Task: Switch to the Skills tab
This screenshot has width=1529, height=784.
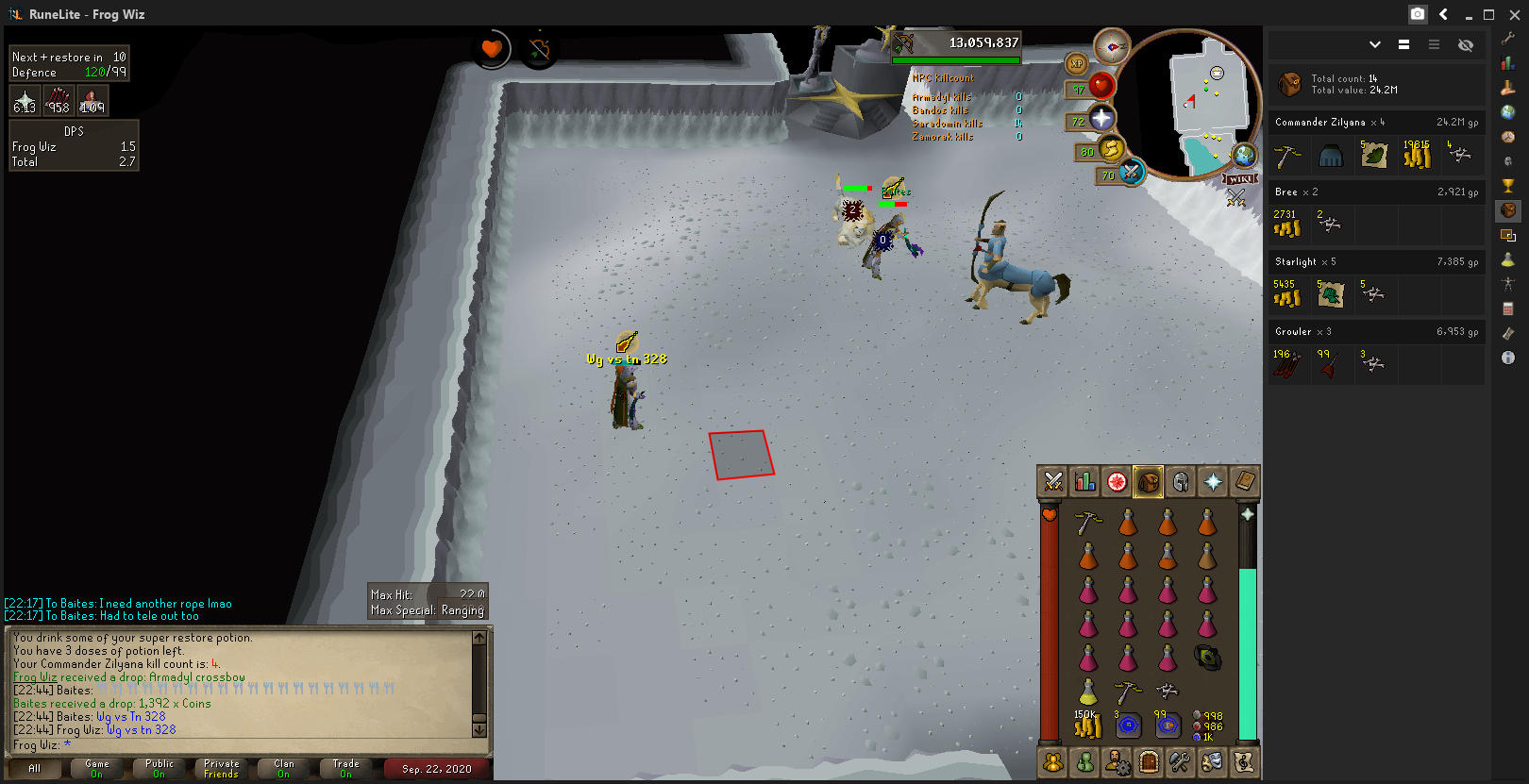Action: (1085, 482)
